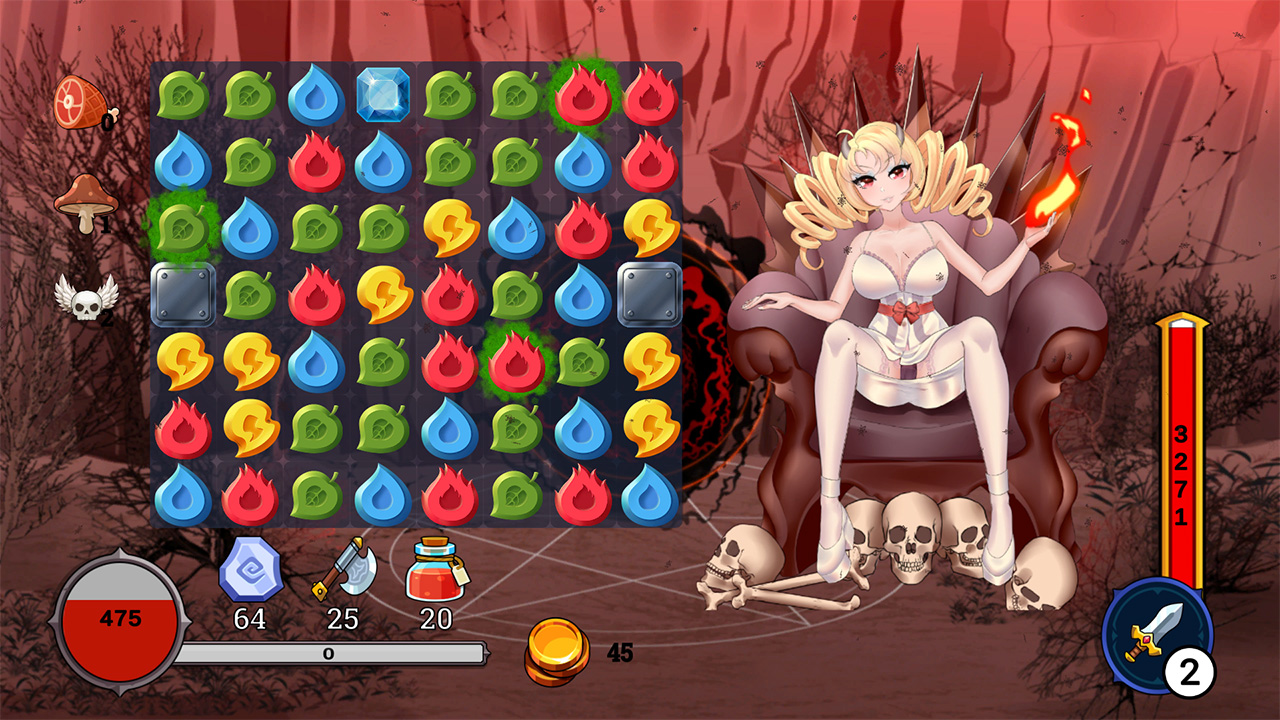This screenshot has height=720, width=1280.
Task: Click the mushroom item icon
Action: [88, 196]
